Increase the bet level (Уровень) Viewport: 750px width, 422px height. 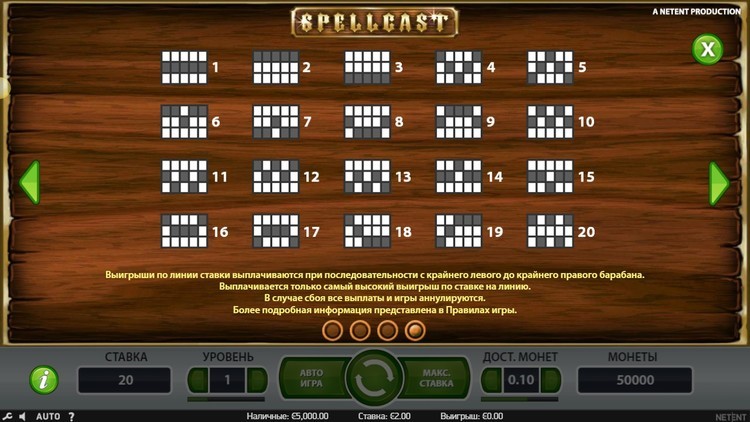pos(257,380)
